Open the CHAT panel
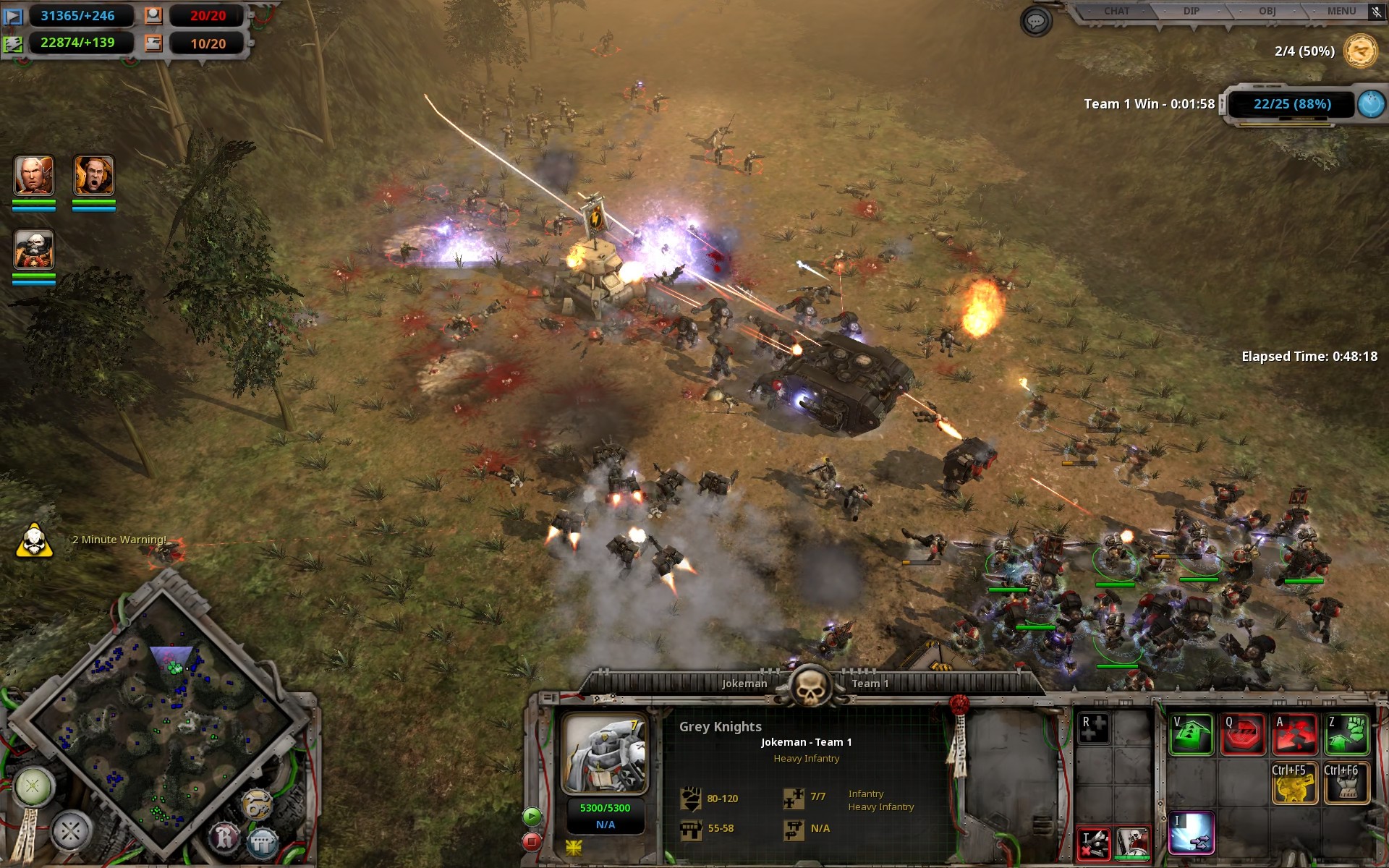 [1116, 12]
